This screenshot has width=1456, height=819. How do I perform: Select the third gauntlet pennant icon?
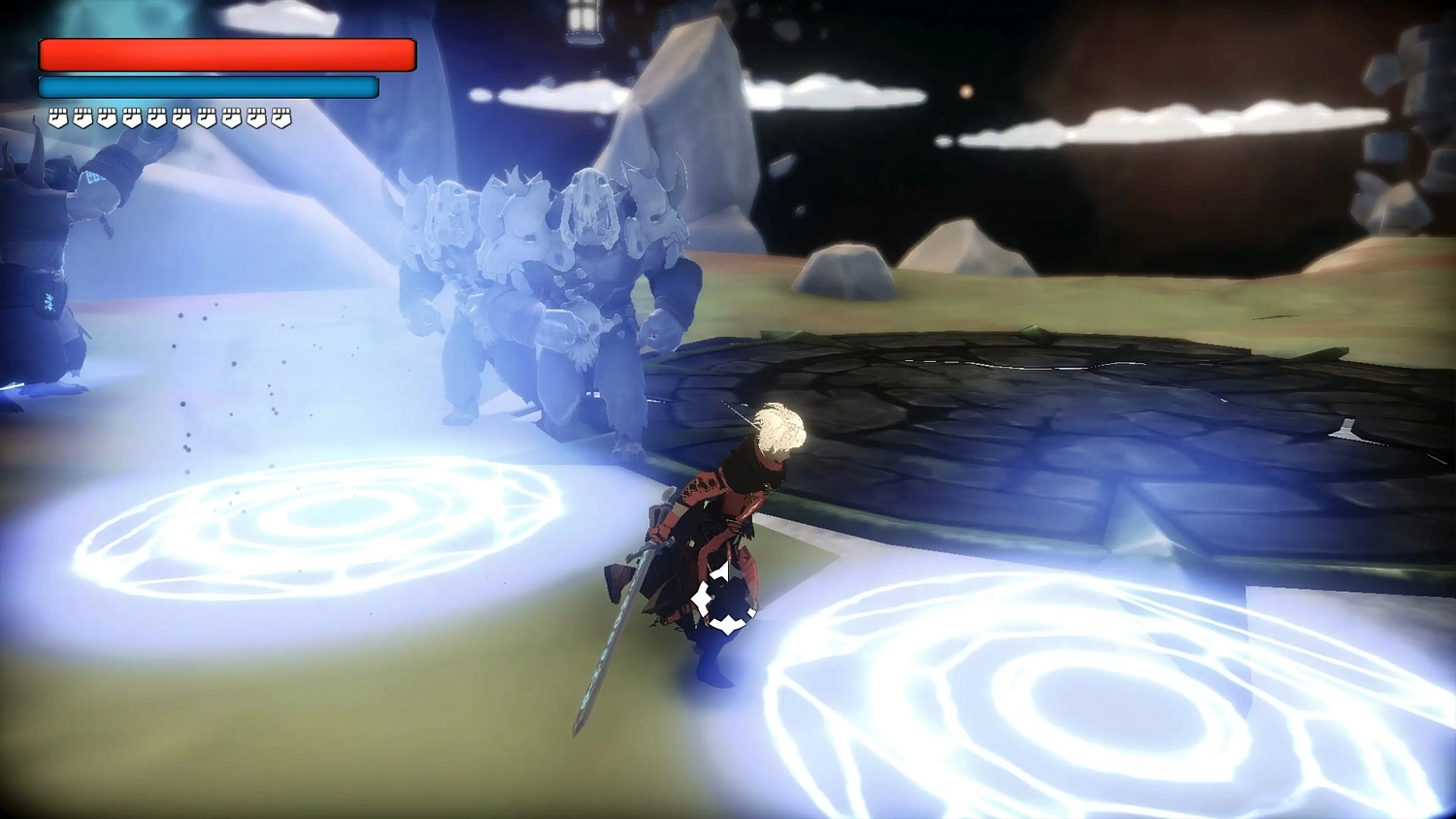tap(109, 116)
